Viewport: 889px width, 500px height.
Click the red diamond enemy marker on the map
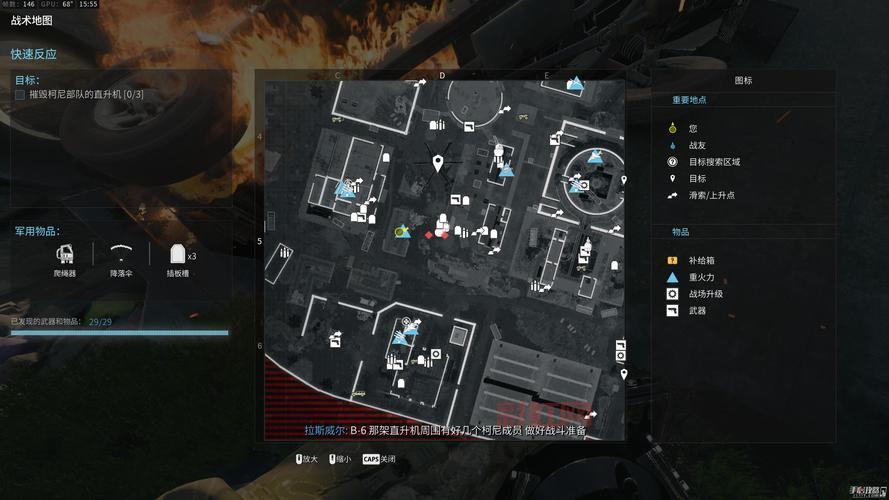[x=429, y=235]
